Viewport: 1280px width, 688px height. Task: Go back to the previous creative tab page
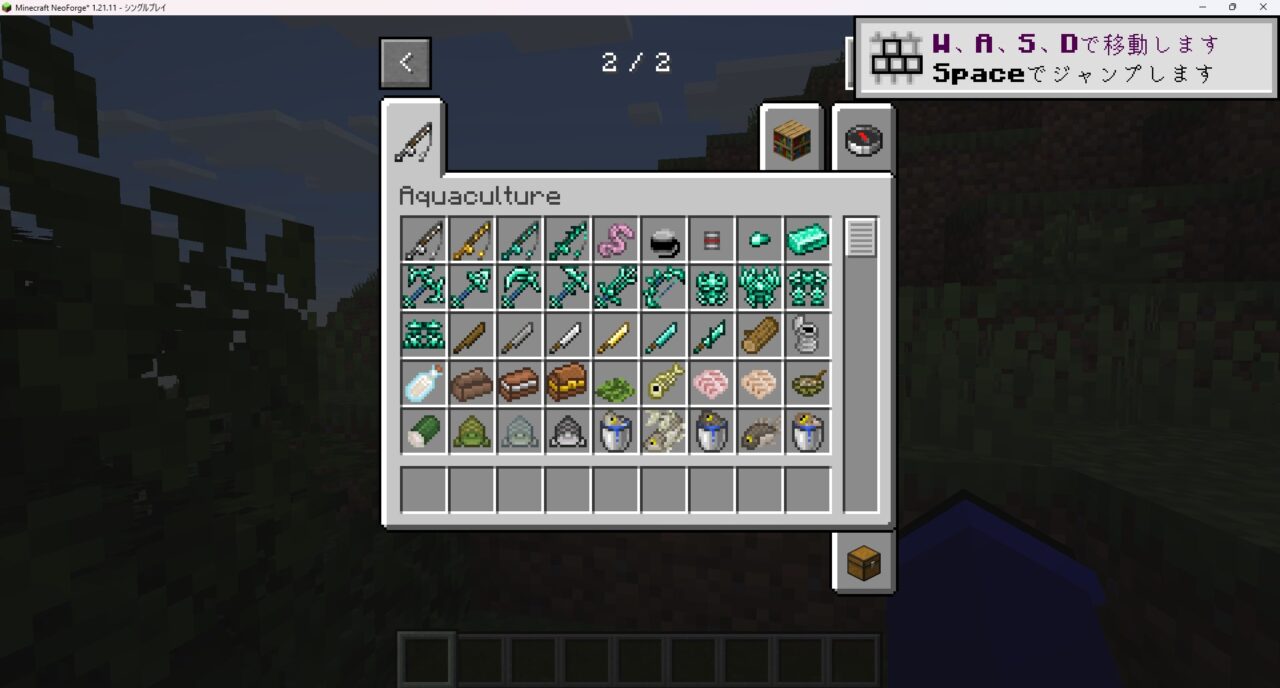[x=405, y=62]
